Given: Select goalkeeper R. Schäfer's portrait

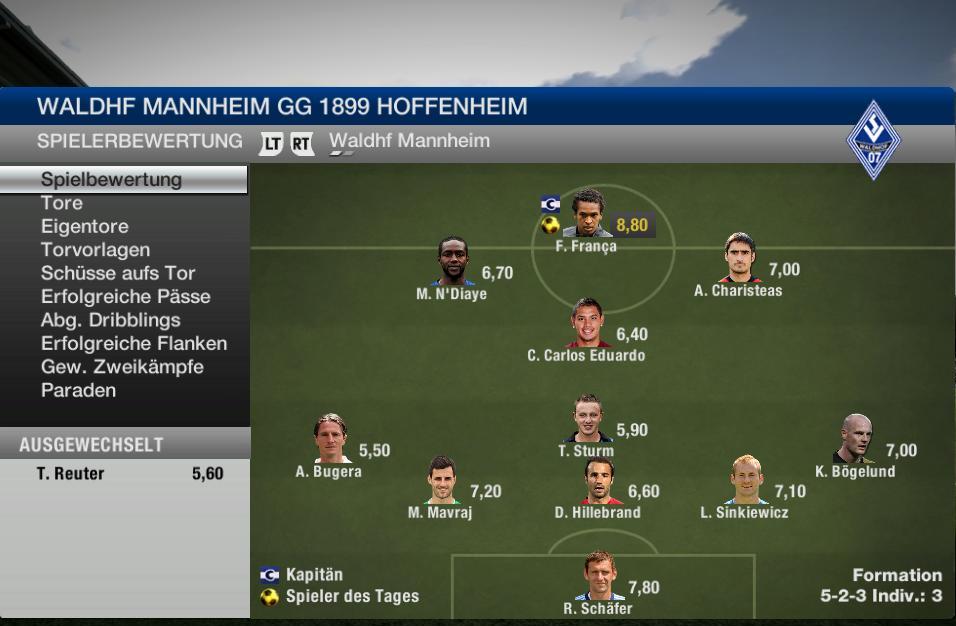Looking at the screenshot, I should [598, 577].
